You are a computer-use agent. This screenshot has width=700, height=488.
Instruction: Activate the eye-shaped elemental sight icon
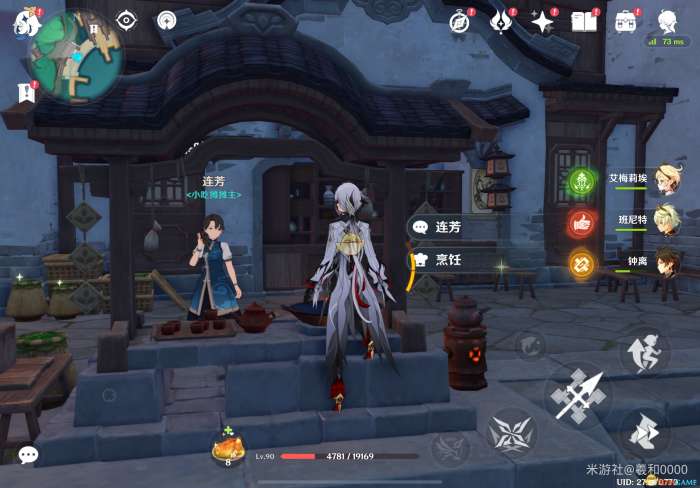126,20
